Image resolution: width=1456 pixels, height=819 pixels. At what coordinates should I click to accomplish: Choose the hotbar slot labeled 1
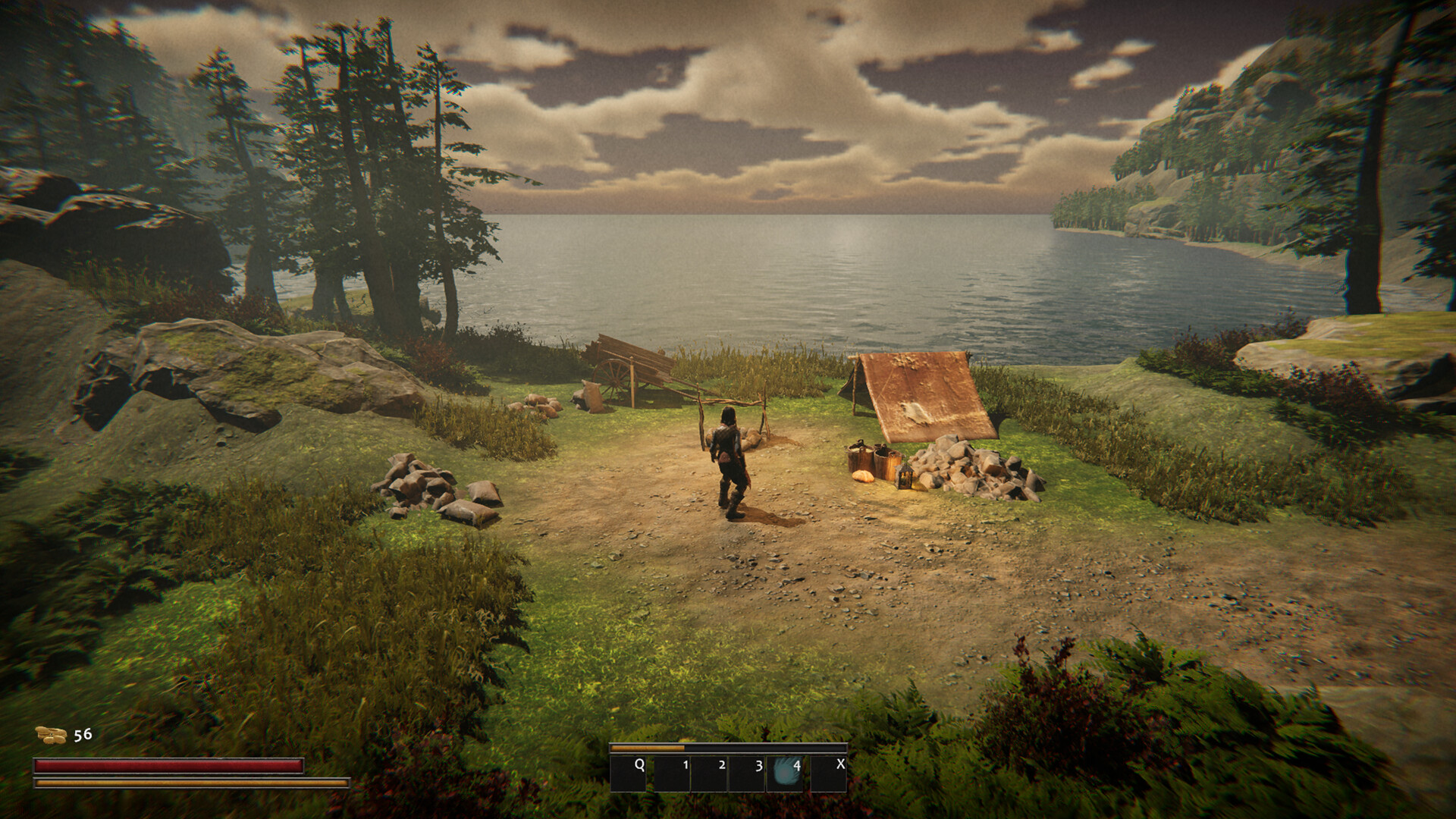(672, 773)
